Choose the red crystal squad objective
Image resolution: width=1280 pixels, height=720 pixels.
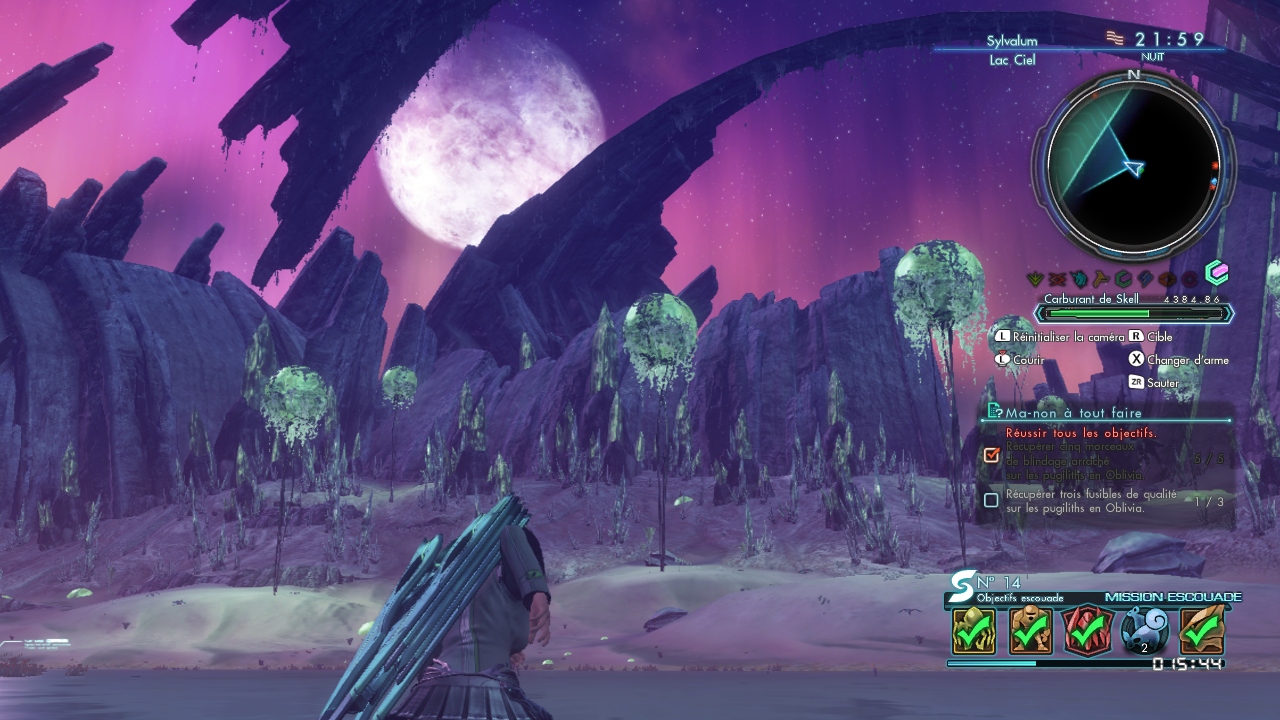point(1087,631)
